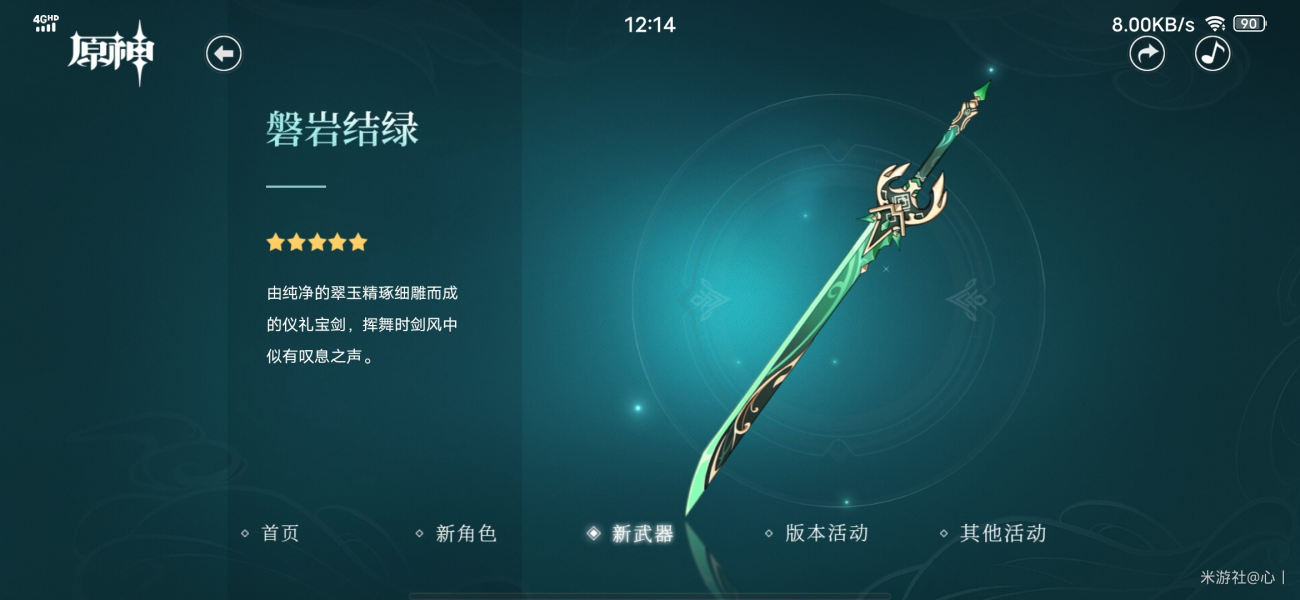
Task: Tap the share arrow icon
Action: coord(1147,53)
